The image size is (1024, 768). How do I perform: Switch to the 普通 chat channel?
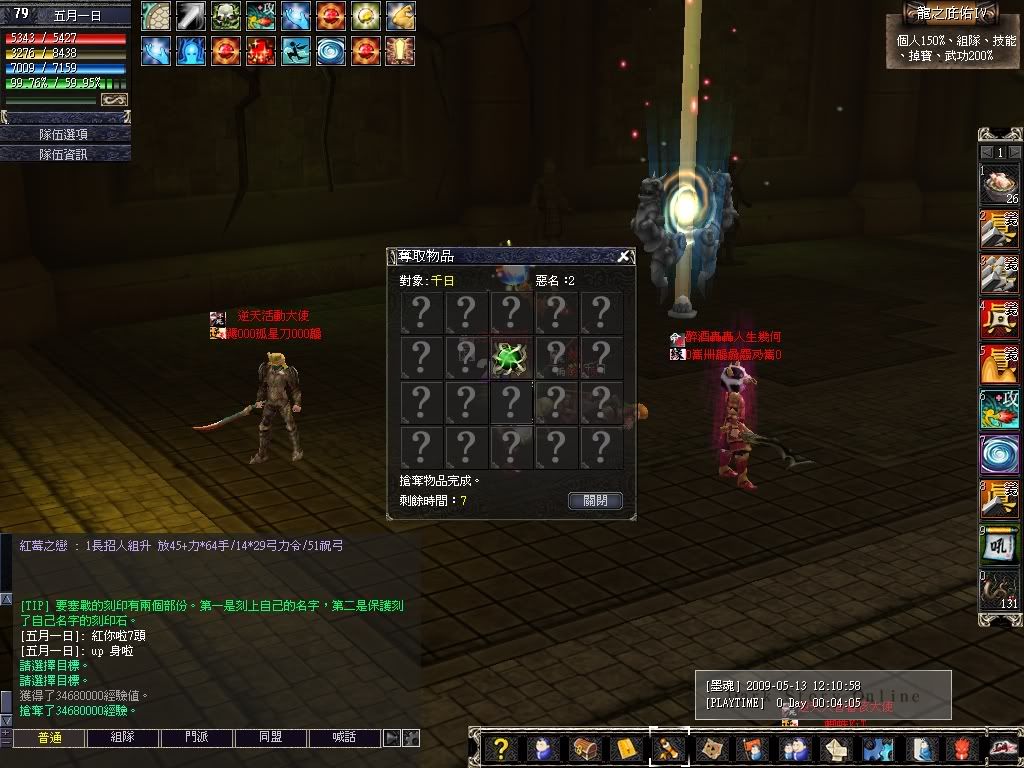click(47, 737)
